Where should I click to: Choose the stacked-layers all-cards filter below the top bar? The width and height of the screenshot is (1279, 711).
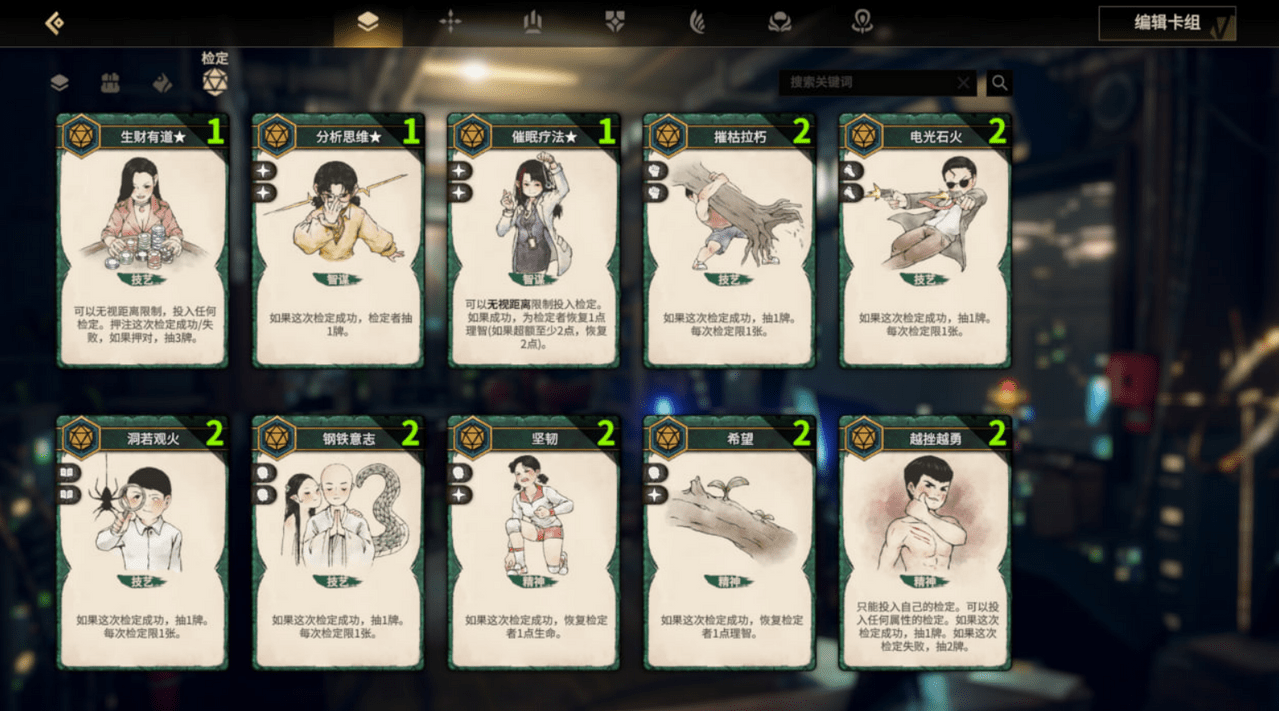(60, 83)
